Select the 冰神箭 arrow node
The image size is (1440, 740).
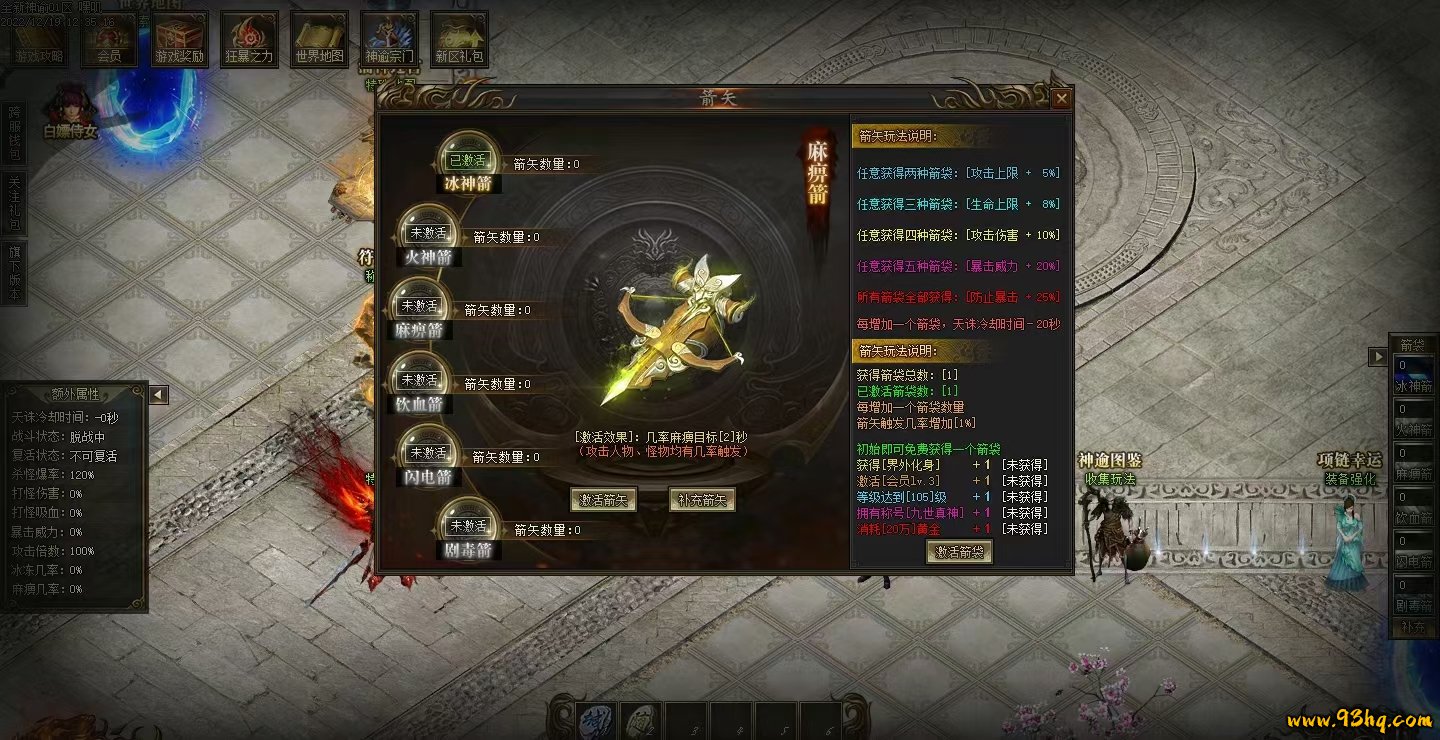(467, 162)
